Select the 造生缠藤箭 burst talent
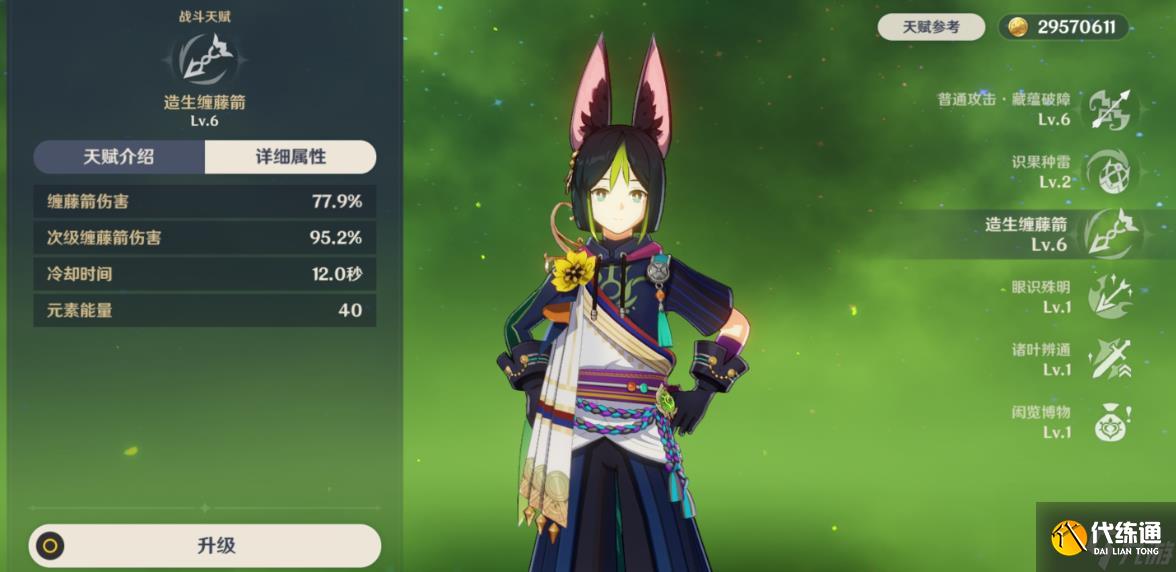Screen dimensions: 1176x572 click(x=1108, y=234)
